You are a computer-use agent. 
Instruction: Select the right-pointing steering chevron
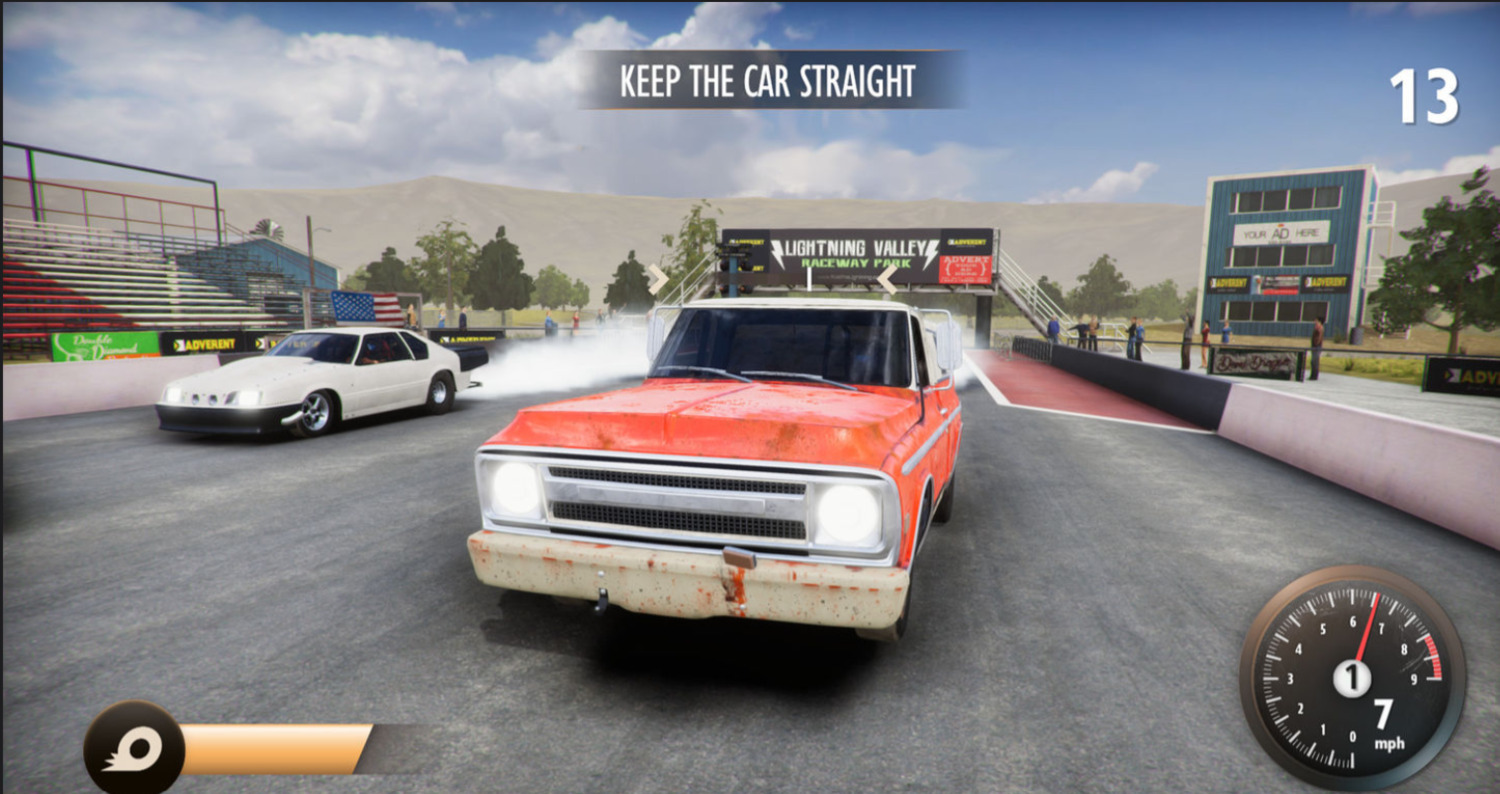tap(657, 279)
